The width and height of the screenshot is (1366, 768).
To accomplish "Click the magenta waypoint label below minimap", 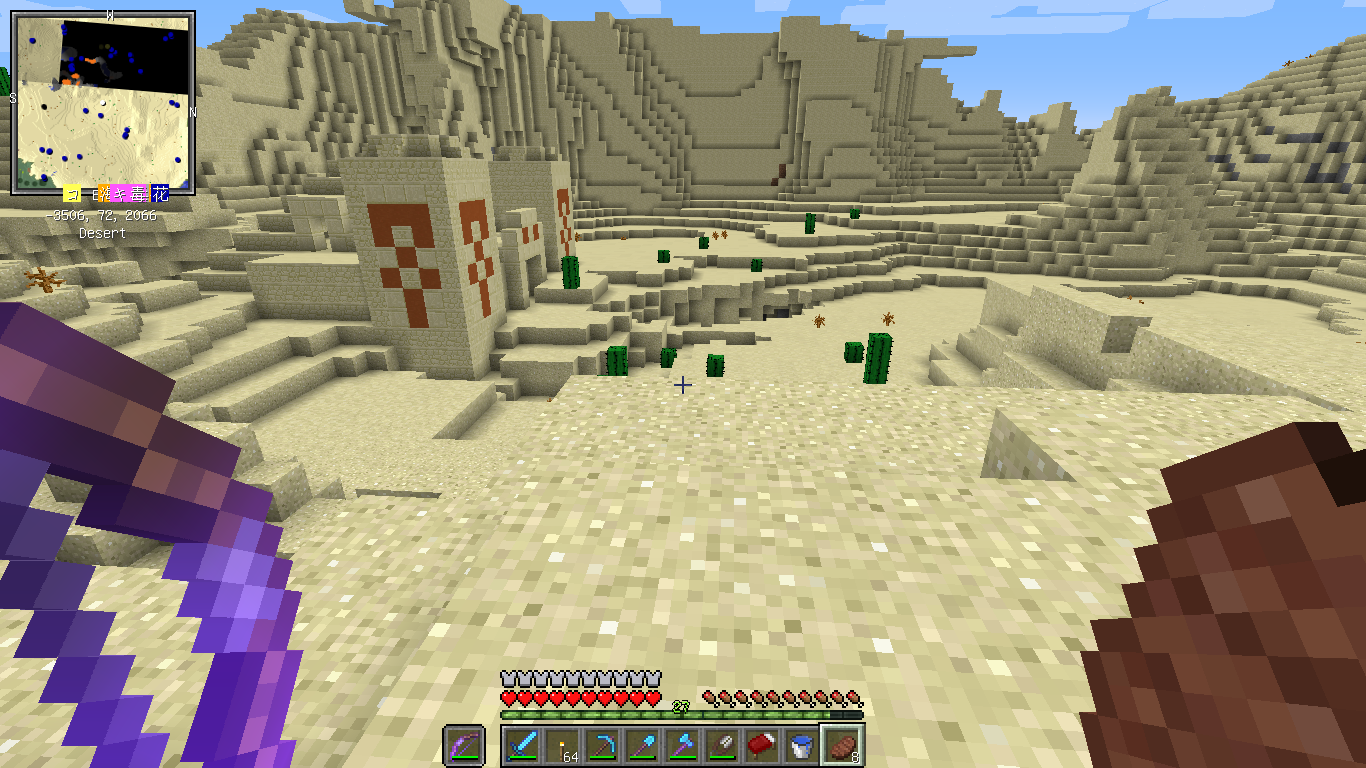I will (131, 194).
